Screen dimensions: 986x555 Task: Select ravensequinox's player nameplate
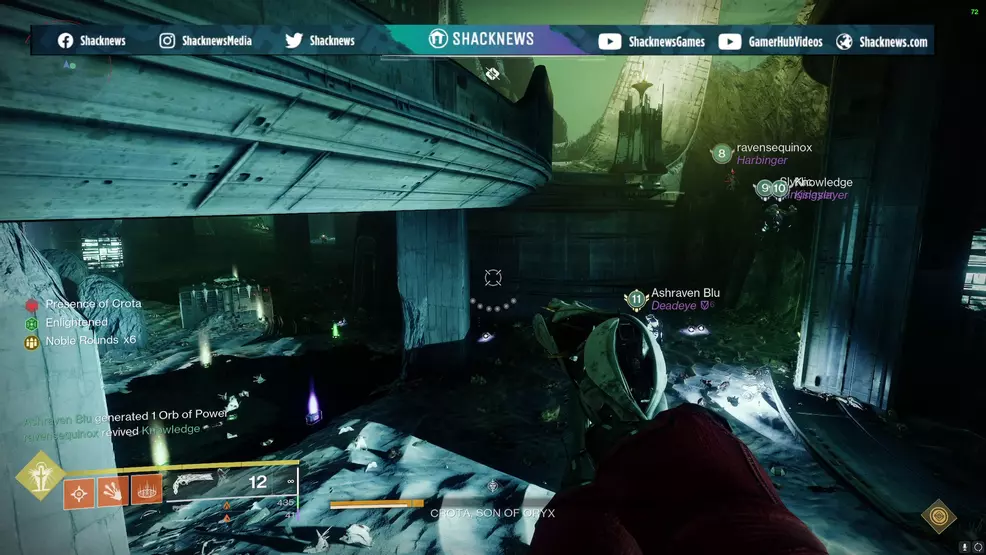pos(774,148)
